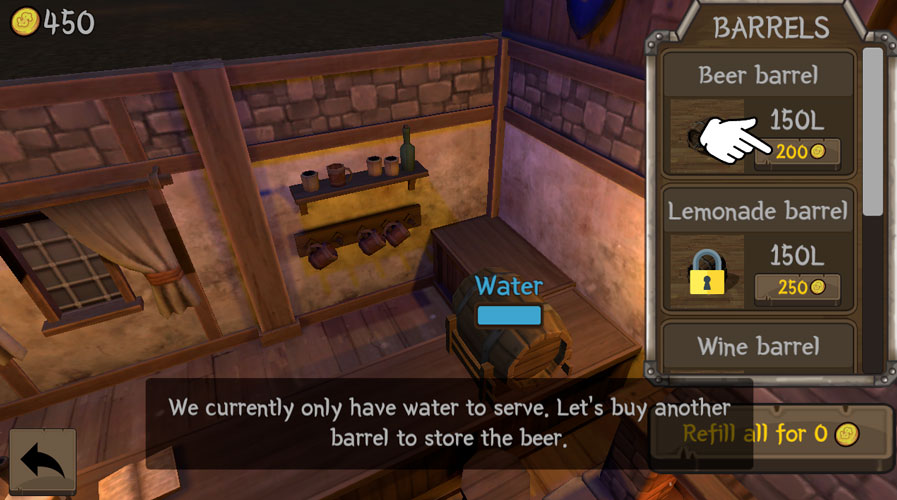Go back with the arrow button
The width and height of the screenshot is (897, 500).
tap(42, 462)
